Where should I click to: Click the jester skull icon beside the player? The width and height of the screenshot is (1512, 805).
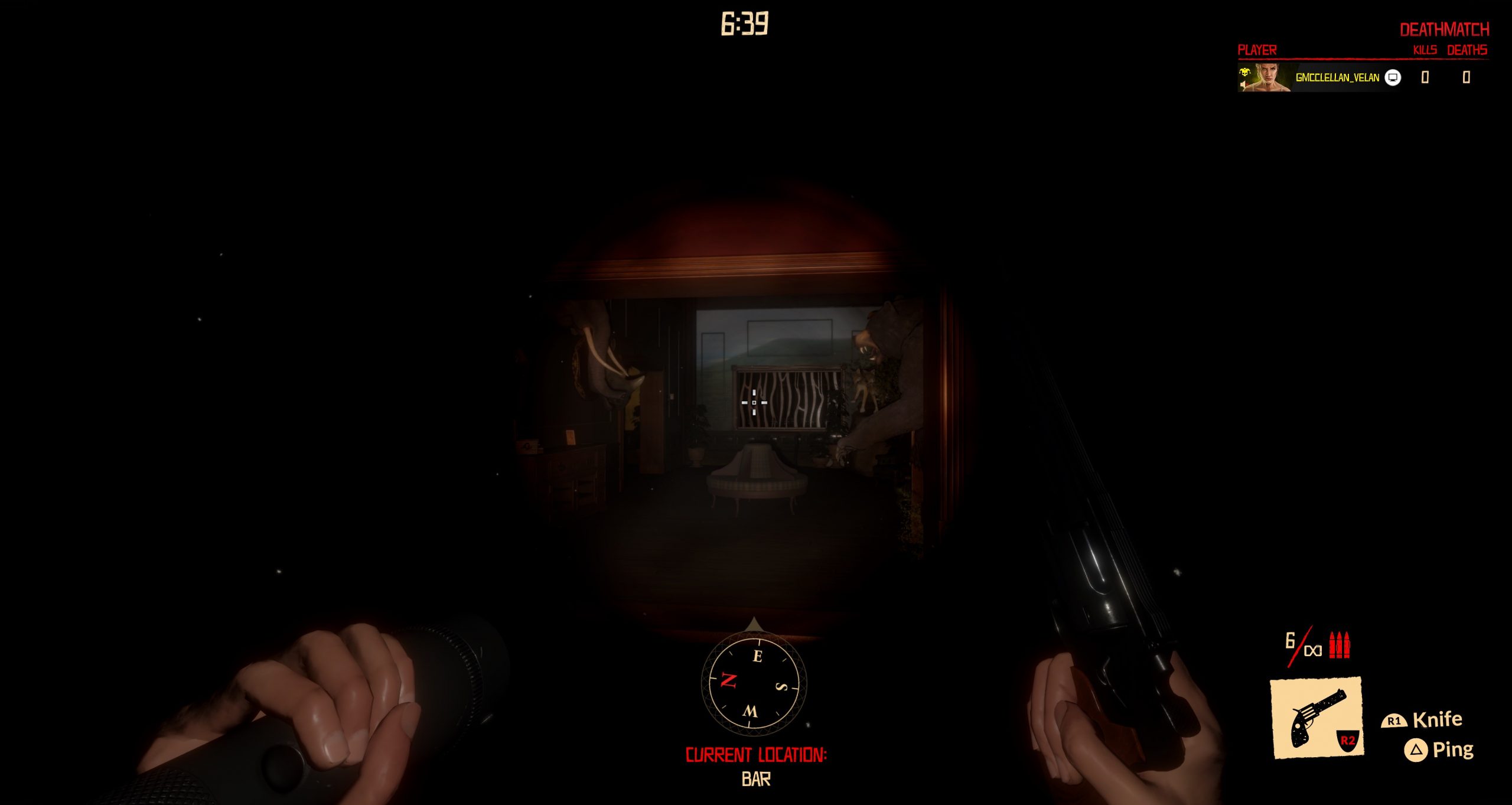(x=1245, y=73)
